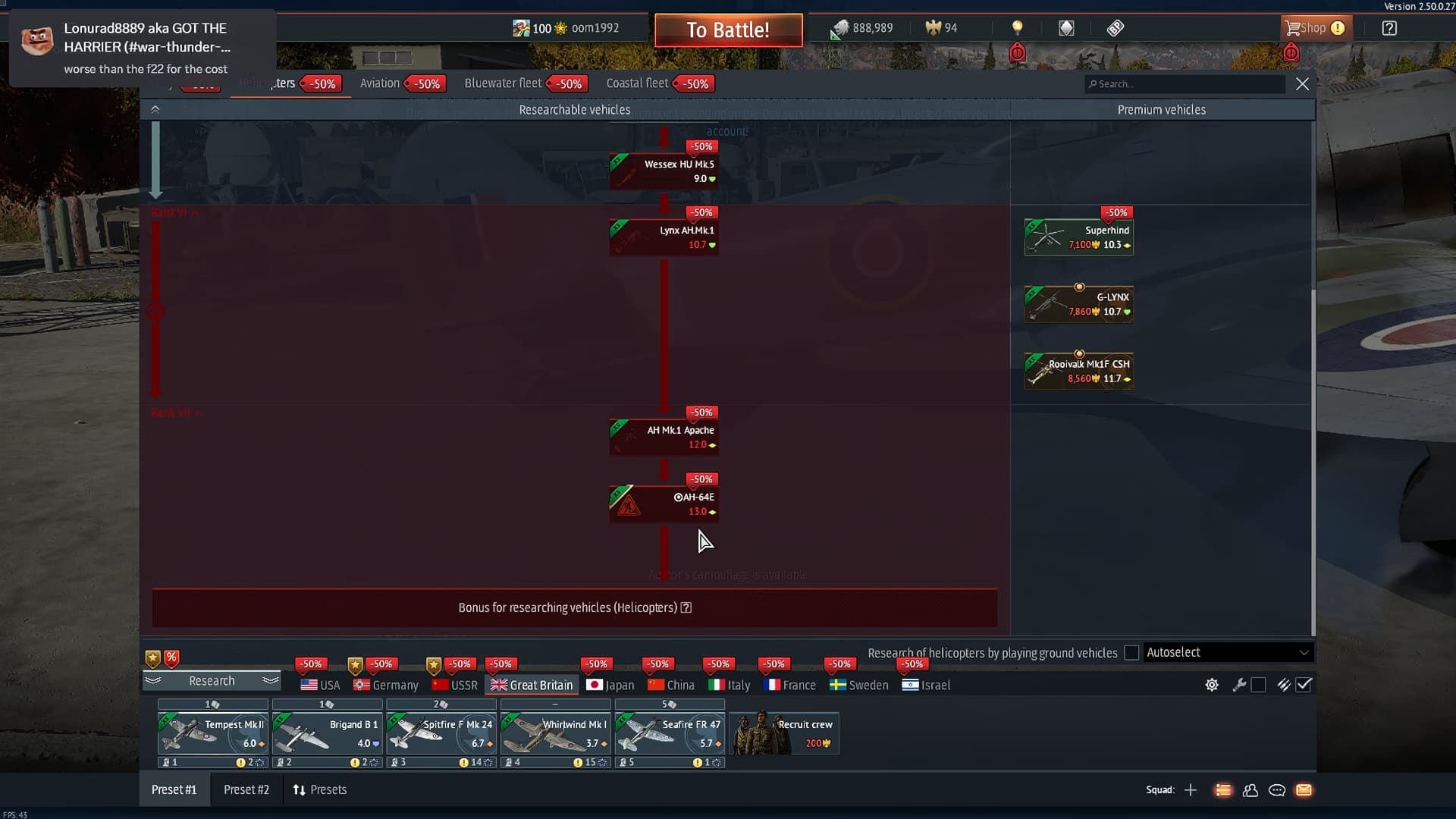The image size is (1456, 819).
Task: Select the AH Mk.1 Apache in the tree
Action: [x=664, y=436]
